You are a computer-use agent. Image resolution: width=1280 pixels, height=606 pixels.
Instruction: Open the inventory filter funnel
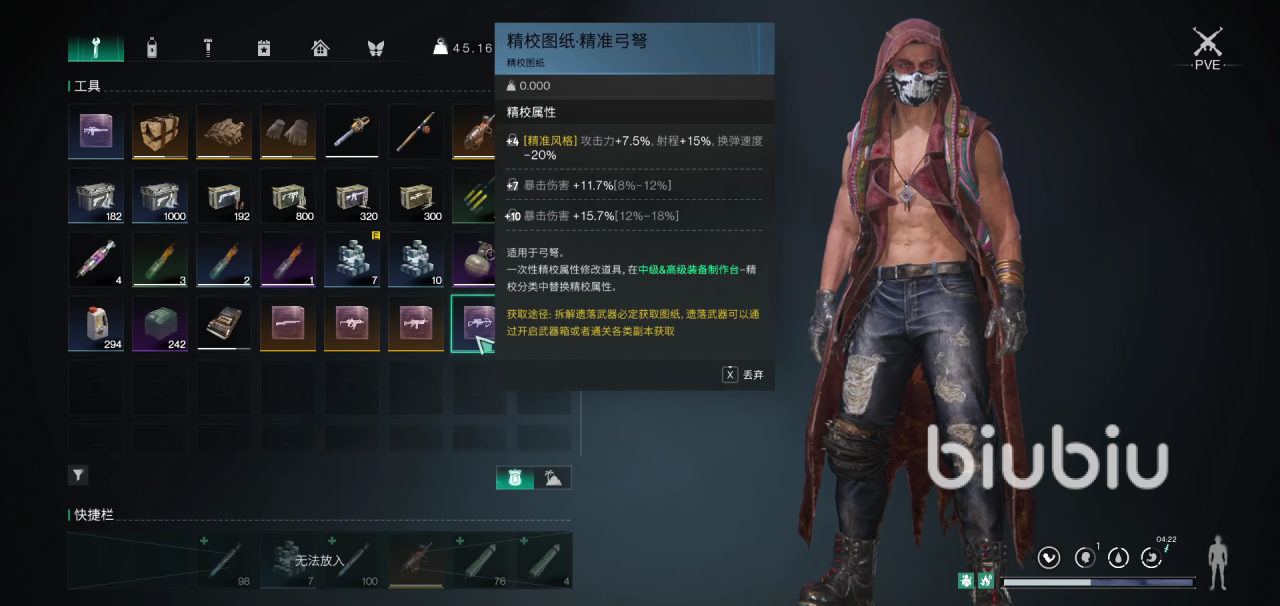[78, 475]
